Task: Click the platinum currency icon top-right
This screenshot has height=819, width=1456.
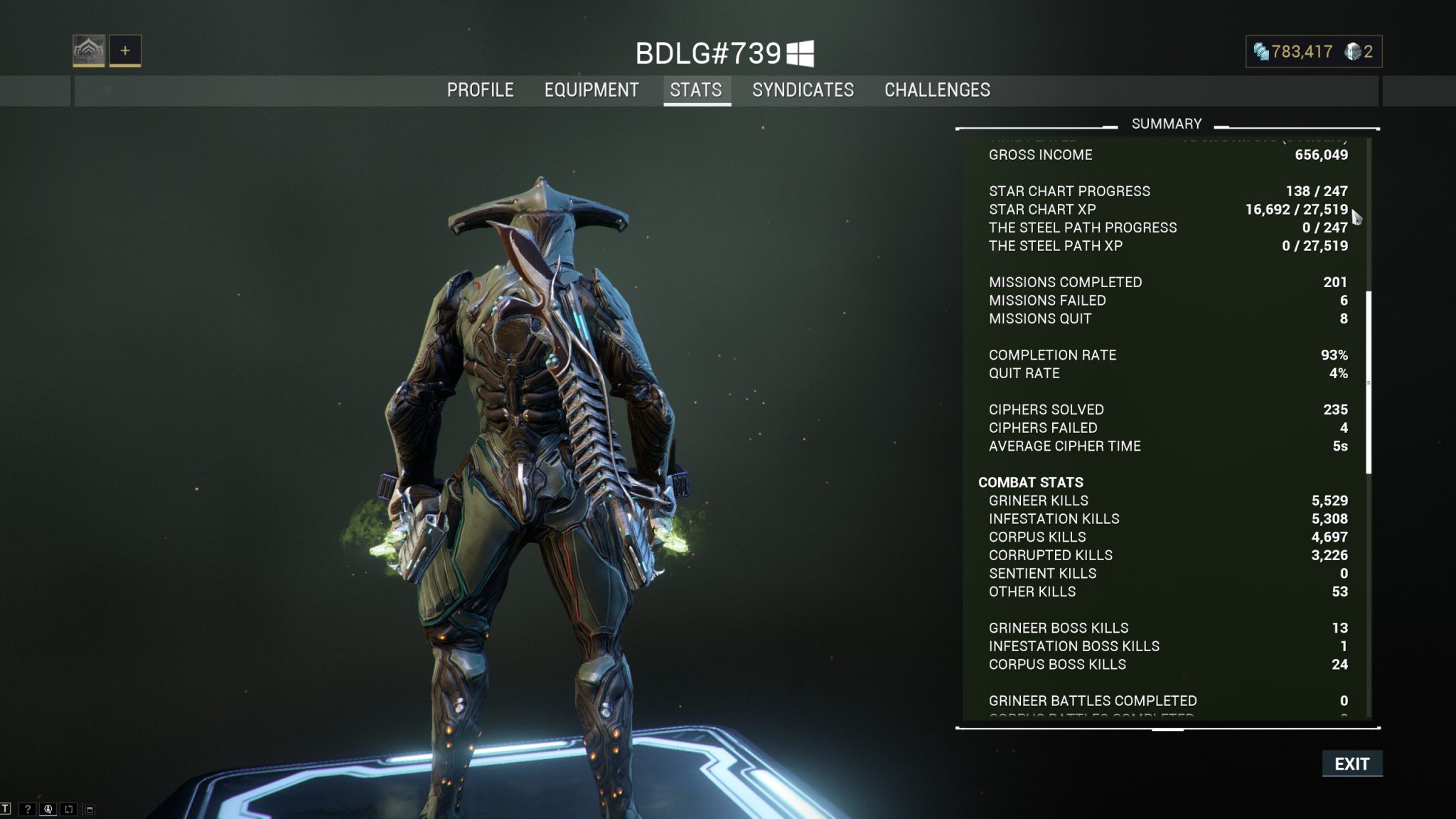Action: click(x=1354, y=51)
